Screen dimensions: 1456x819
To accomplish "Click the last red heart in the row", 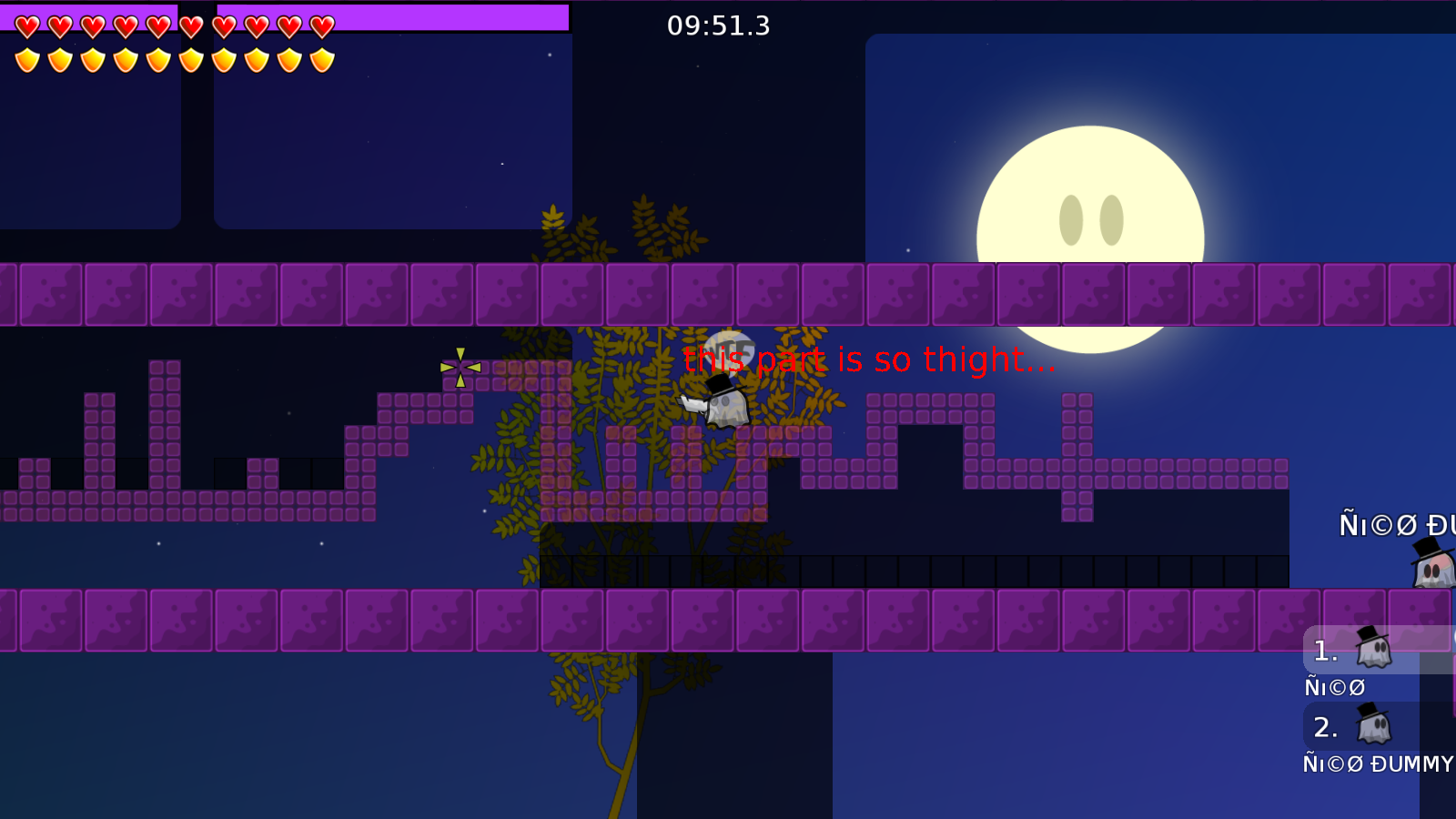I will tap(320, 25).
